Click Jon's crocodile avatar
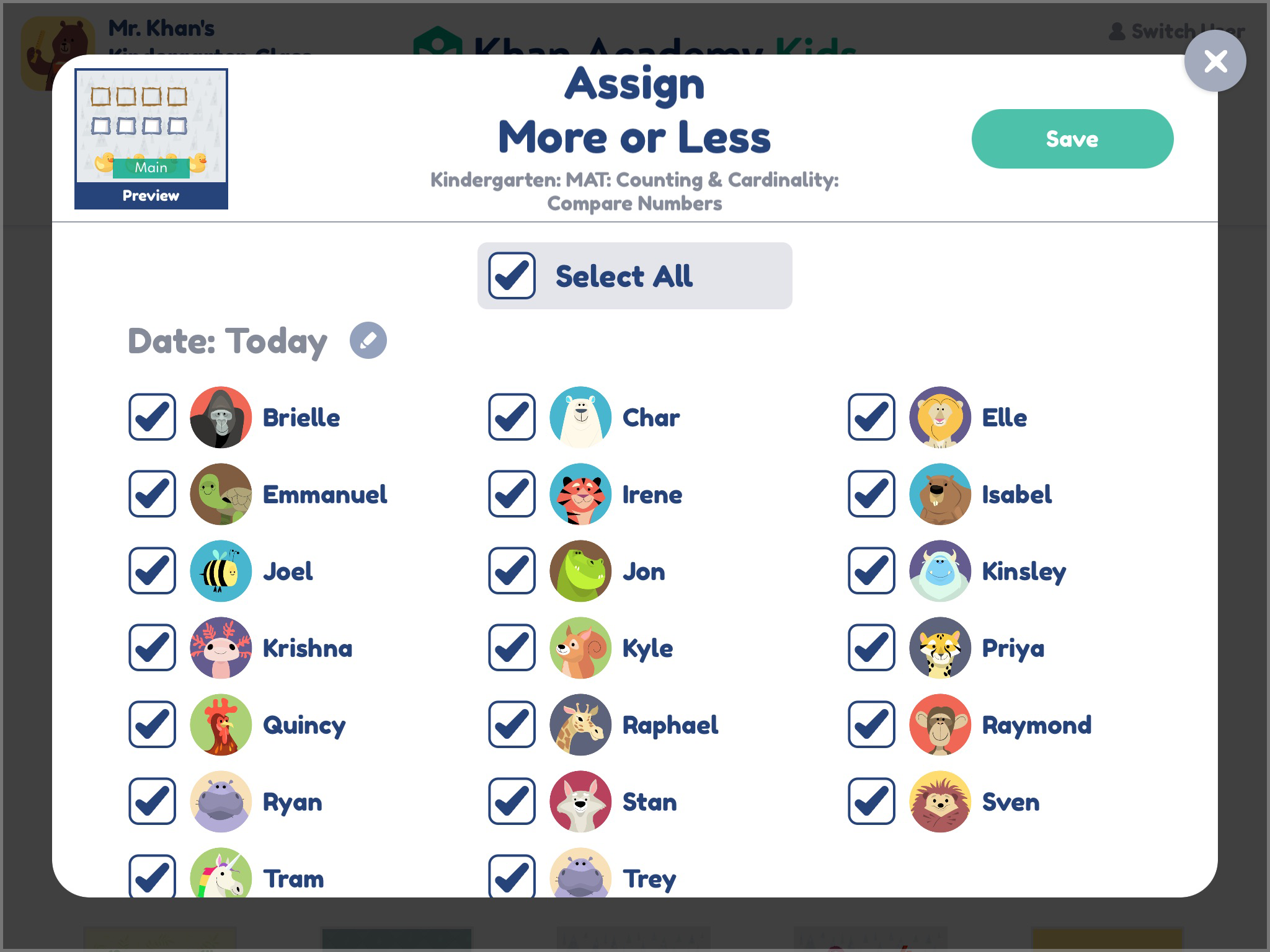Viewport: 1270px width, 952px height. pos(580,571)
